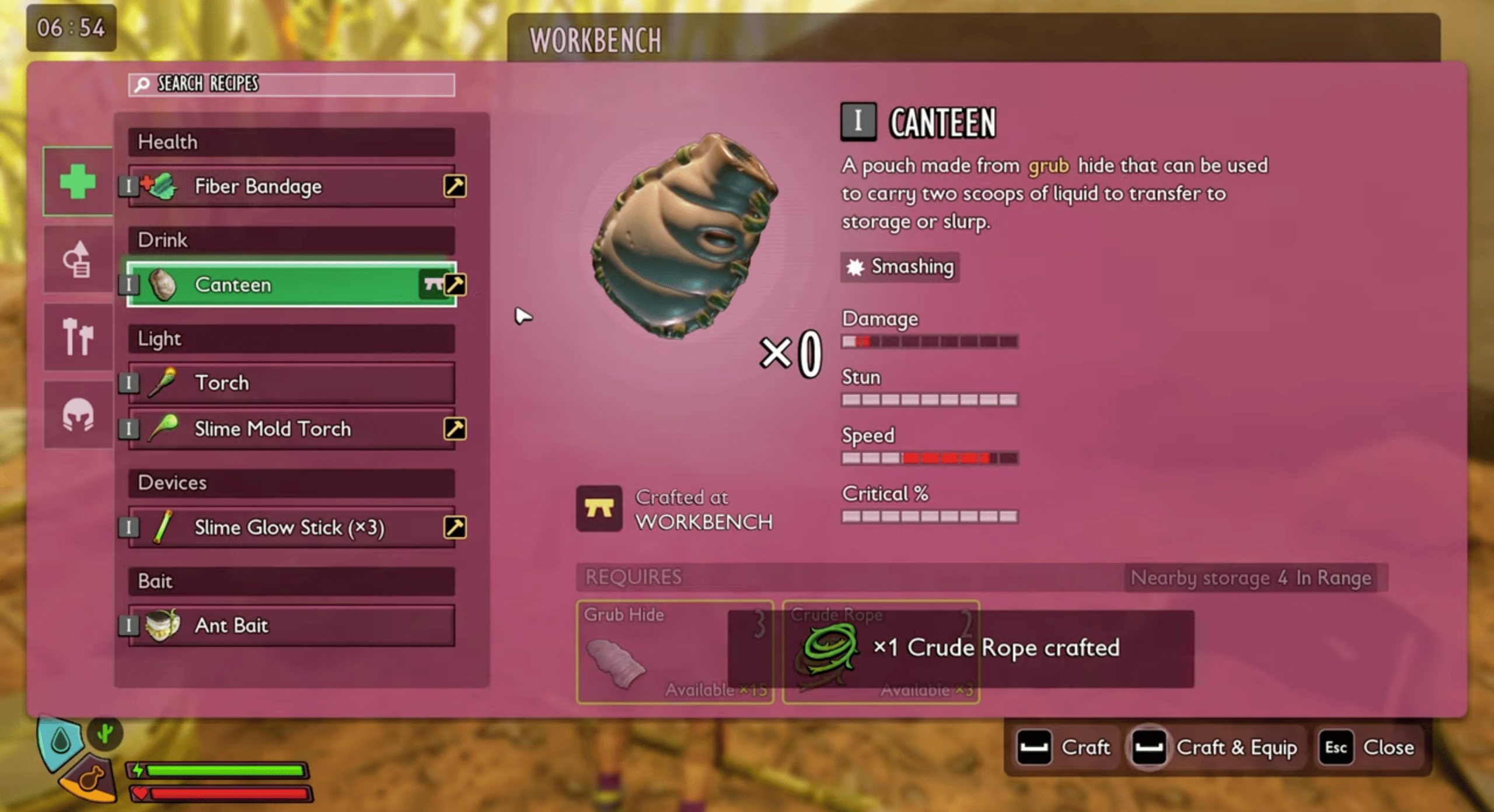
Task: Open the shapes and list category tab
Action: click(78, 259)
